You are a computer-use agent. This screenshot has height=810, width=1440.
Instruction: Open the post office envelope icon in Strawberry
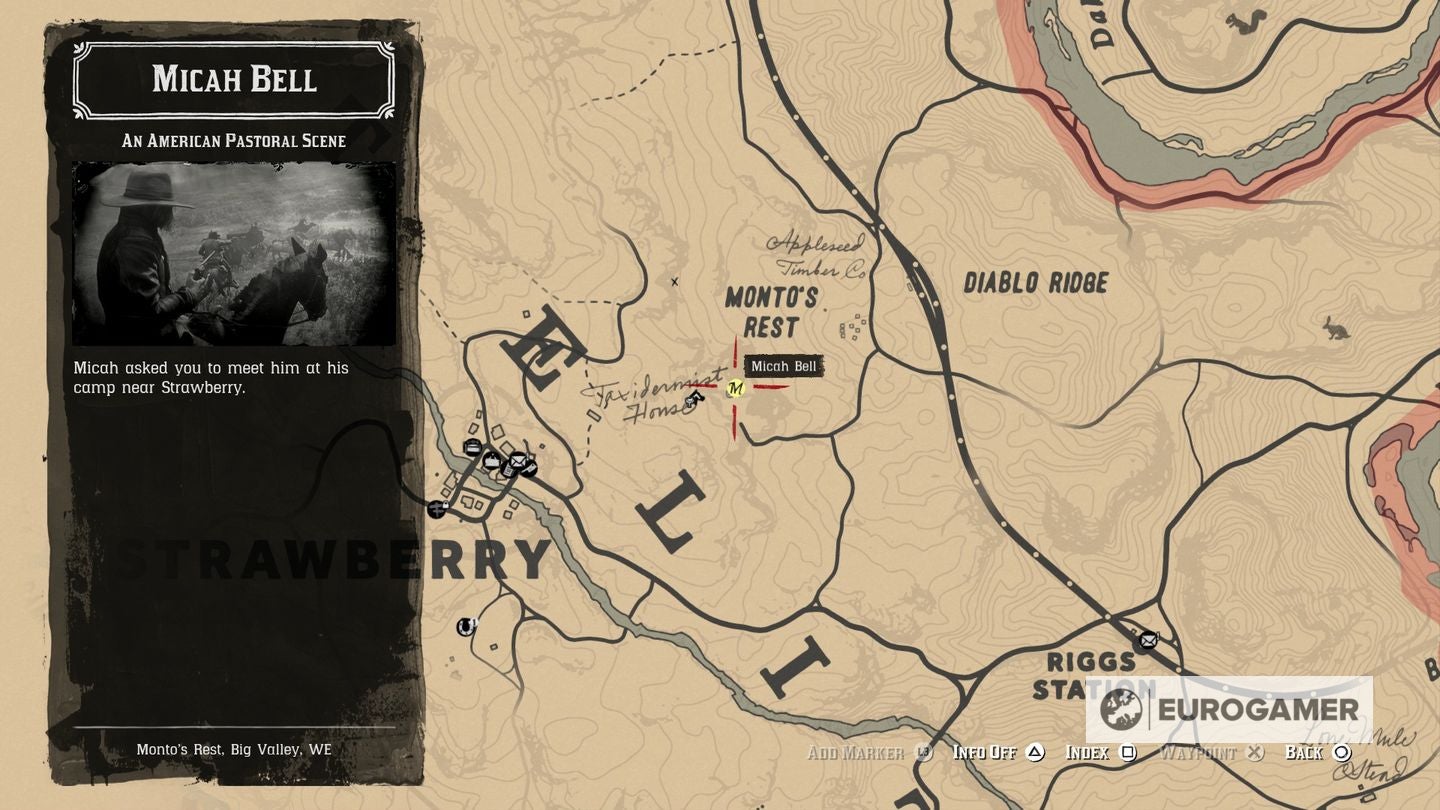[x=517, y=461]
